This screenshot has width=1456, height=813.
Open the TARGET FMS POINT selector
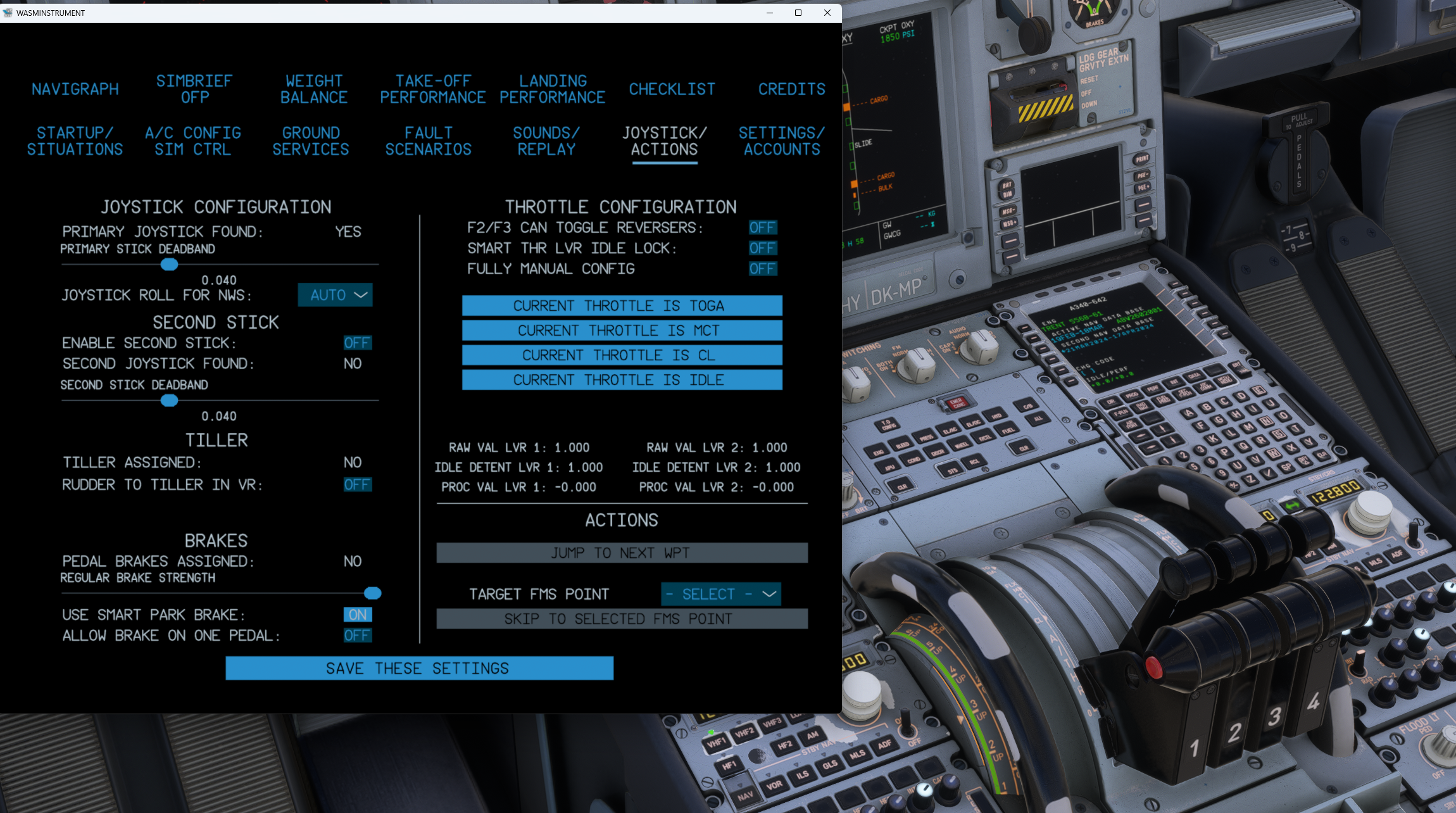[x=720, y=594]
